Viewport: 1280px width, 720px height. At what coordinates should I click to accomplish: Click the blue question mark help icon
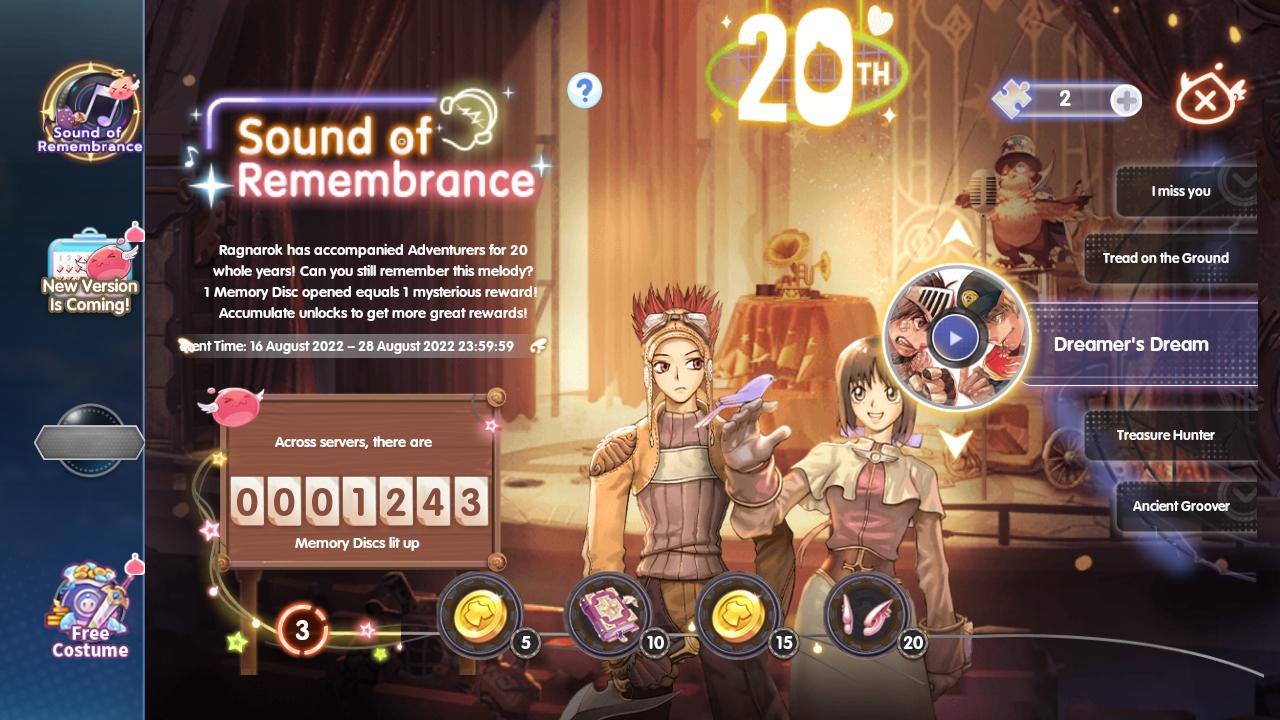(x=585, y=91)
